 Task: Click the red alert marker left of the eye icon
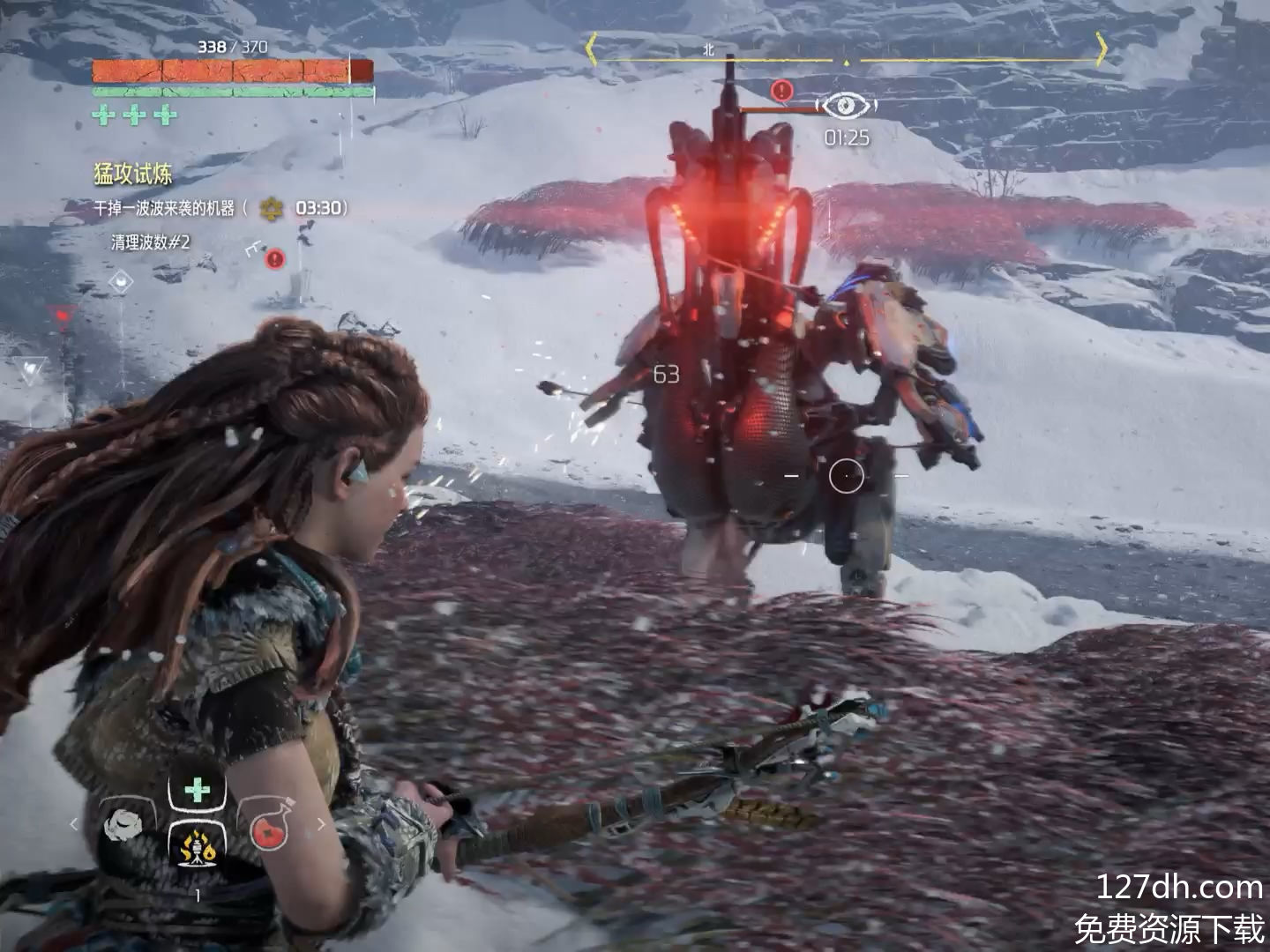[x=781, y=90]
